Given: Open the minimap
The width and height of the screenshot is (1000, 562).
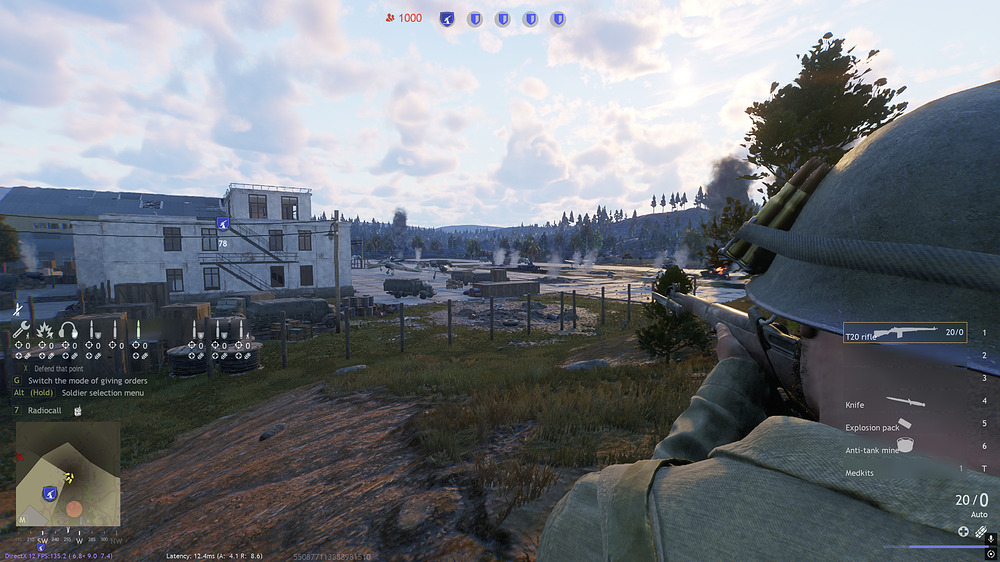Looking at the screenshot, I should tap(68, 473).
